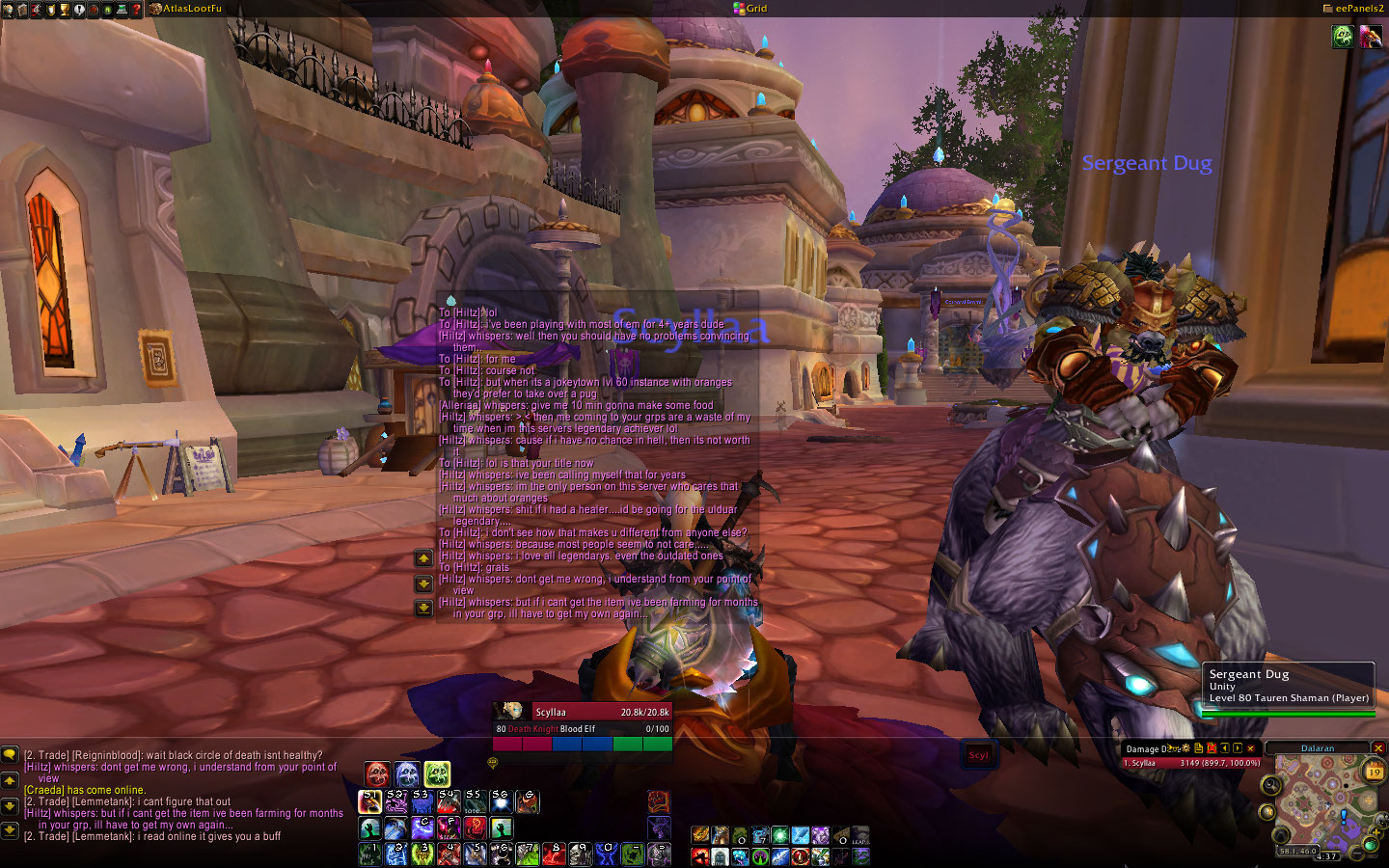Open achievements via the gold trophy icon
The width and height of the screenshot is (1389, 868).
[65, 10]
